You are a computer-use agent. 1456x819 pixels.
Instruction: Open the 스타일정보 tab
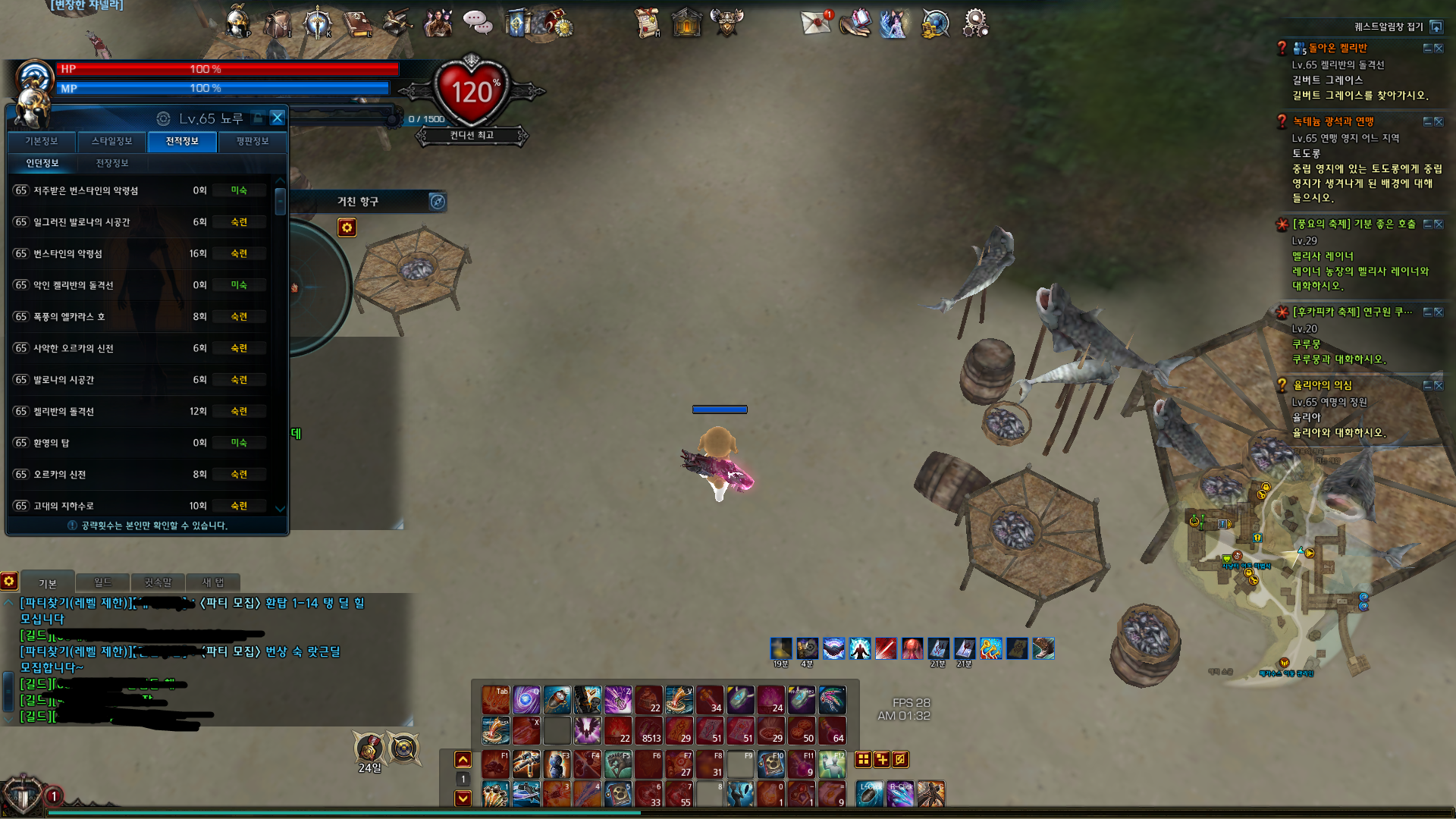pos(111,141)
